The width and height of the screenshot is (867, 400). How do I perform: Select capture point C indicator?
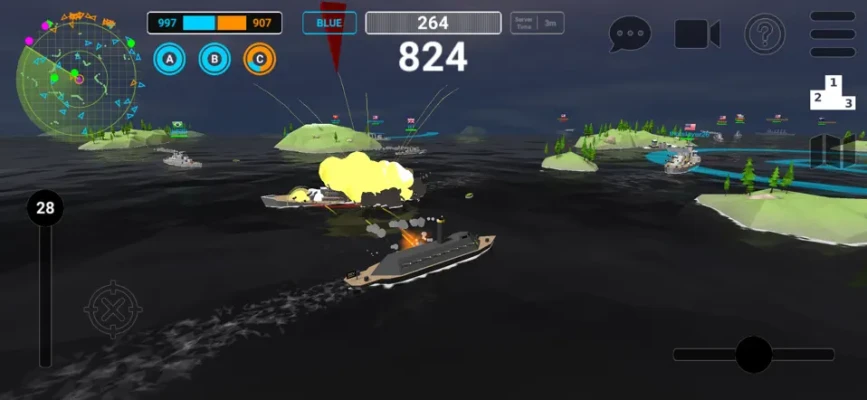coord(260,60)
